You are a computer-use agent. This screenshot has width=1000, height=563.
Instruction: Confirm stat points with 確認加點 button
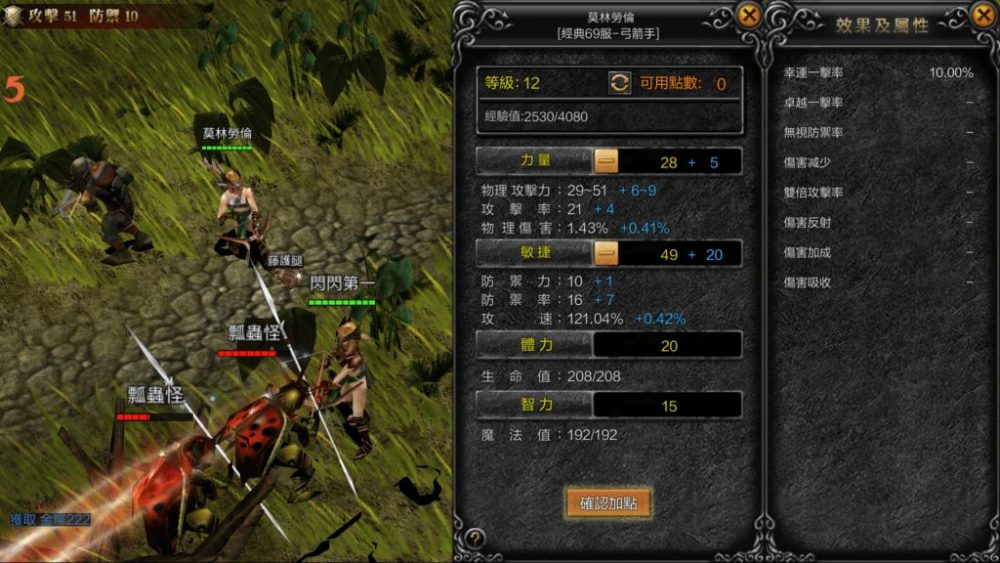point(608,503)
